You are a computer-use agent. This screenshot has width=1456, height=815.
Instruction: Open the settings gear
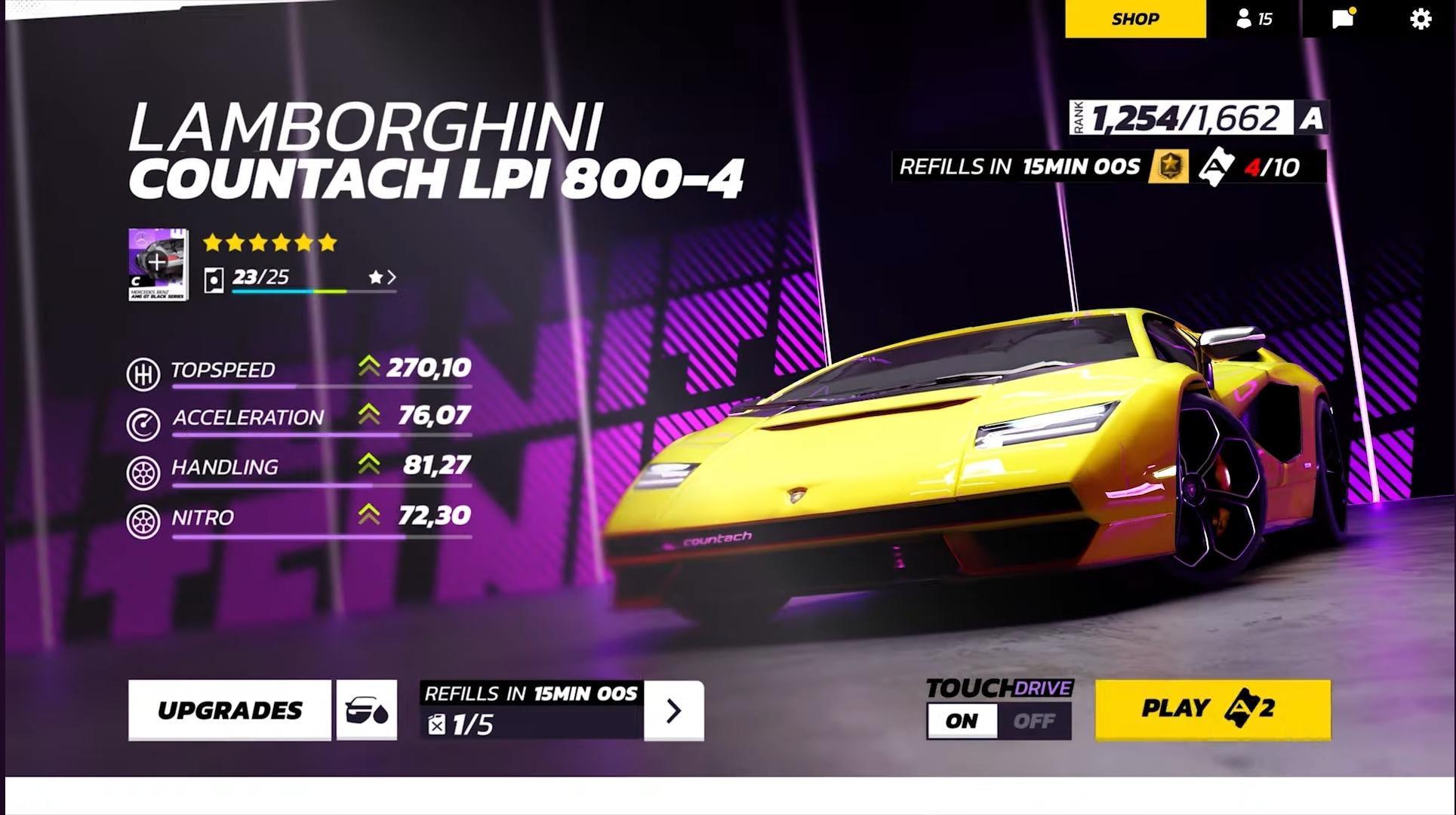coord(1421,19)
